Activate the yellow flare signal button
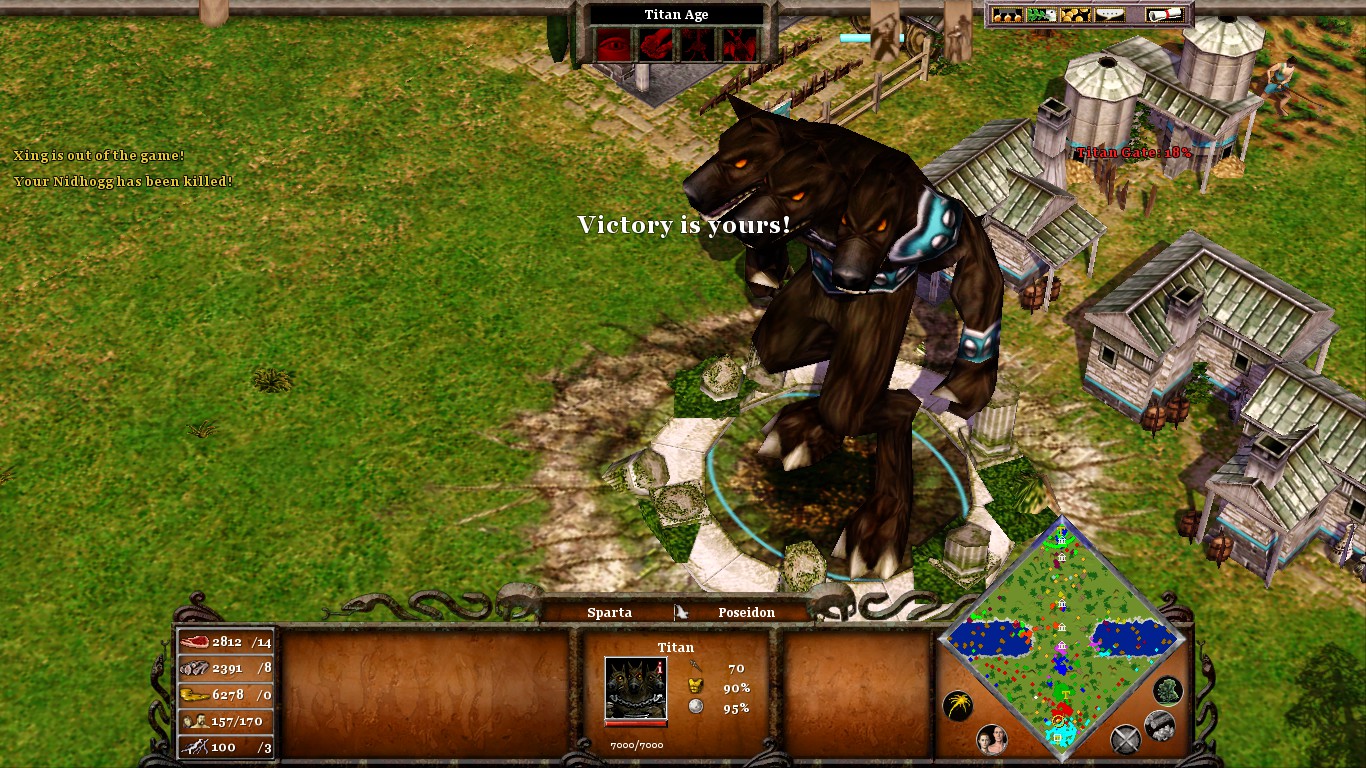Image resolution: width=1366 pixels, height=768 pixels. tap(958, 706)
